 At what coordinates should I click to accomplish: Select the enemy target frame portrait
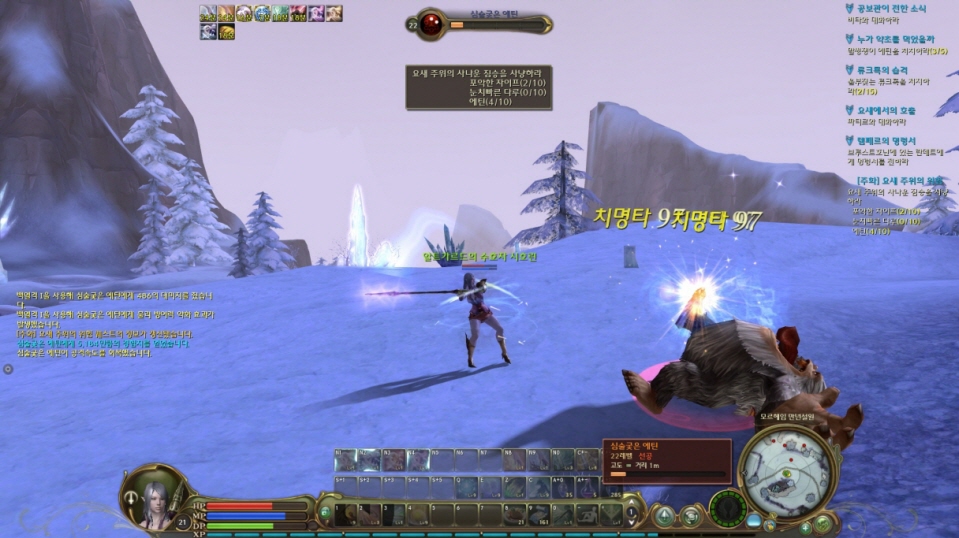(x=431, y=24)
